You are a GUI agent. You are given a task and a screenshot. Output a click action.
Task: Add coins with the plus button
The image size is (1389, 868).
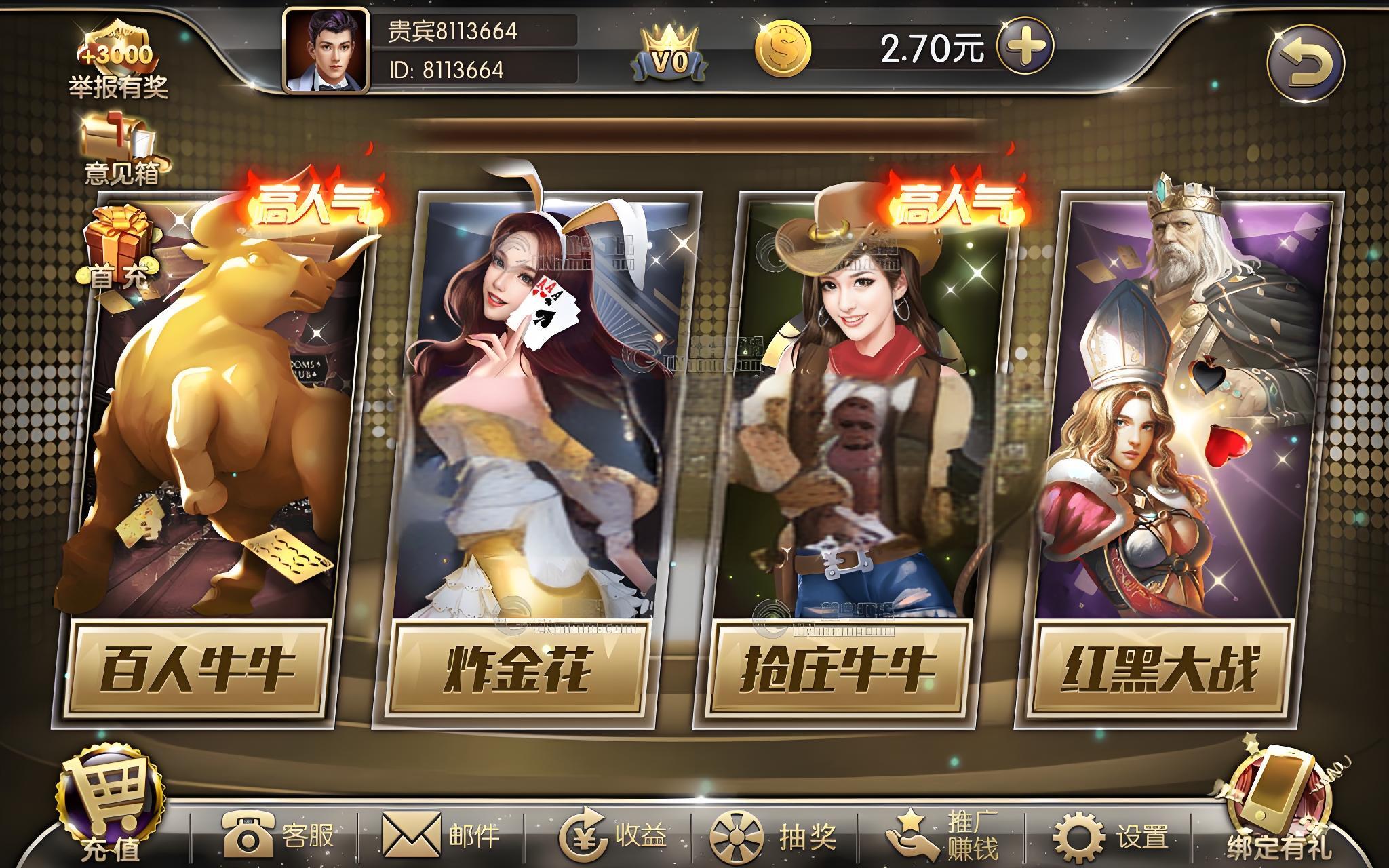pos(1025,47)
